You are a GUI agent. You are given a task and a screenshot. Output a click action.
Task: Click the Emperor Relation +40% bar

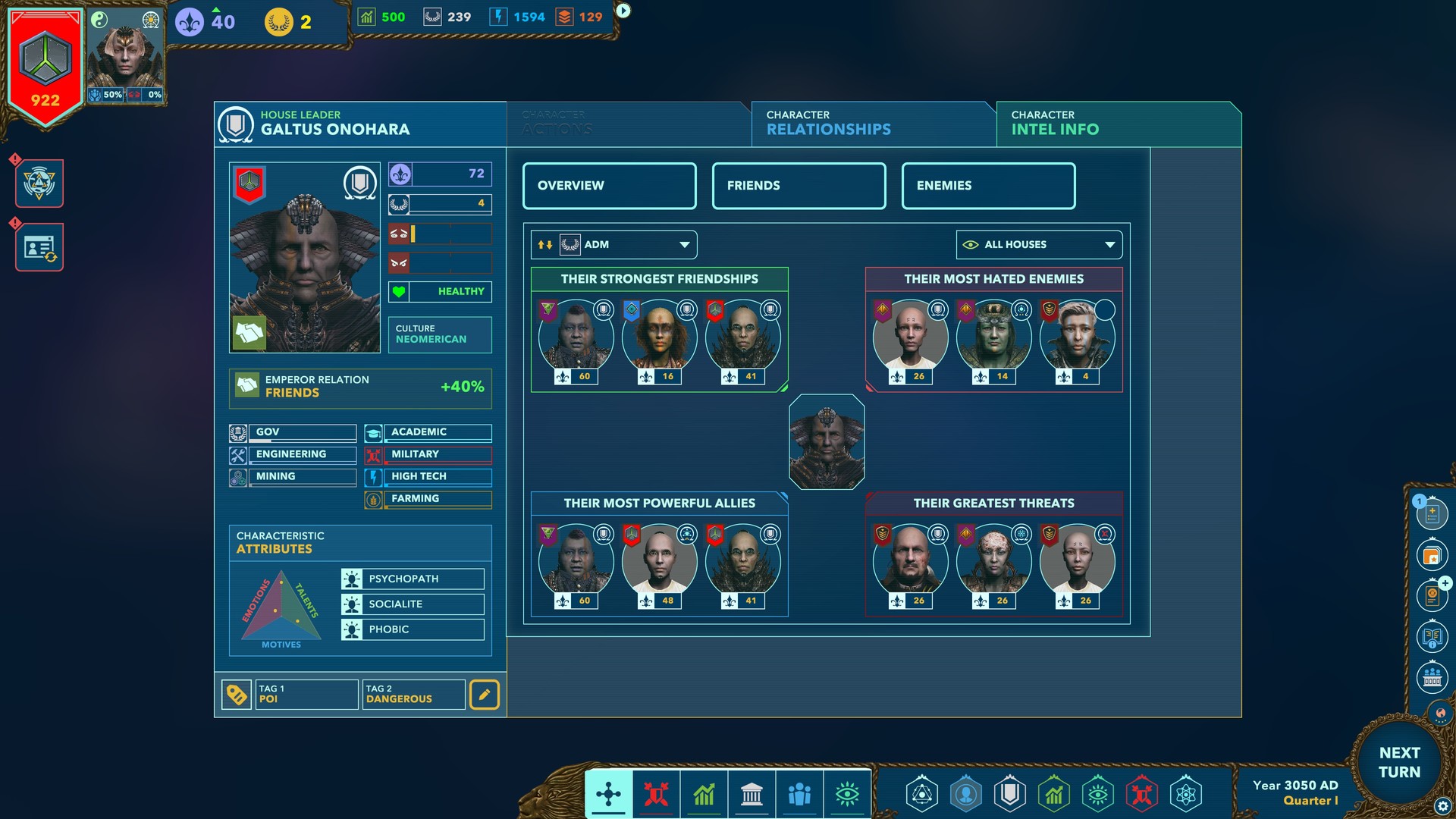coord(360,388)
